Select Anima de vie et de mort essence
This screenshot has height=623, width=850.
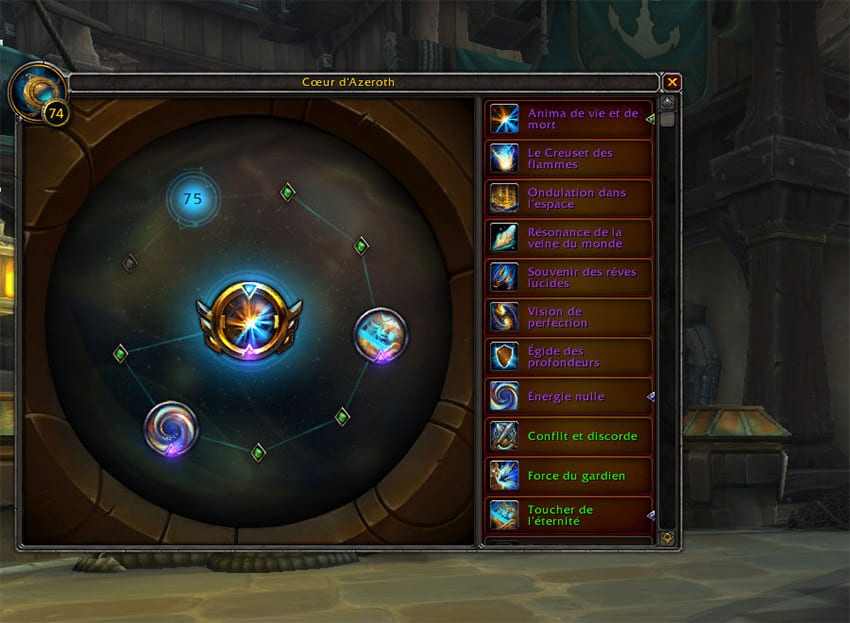[x=569, y=119]
